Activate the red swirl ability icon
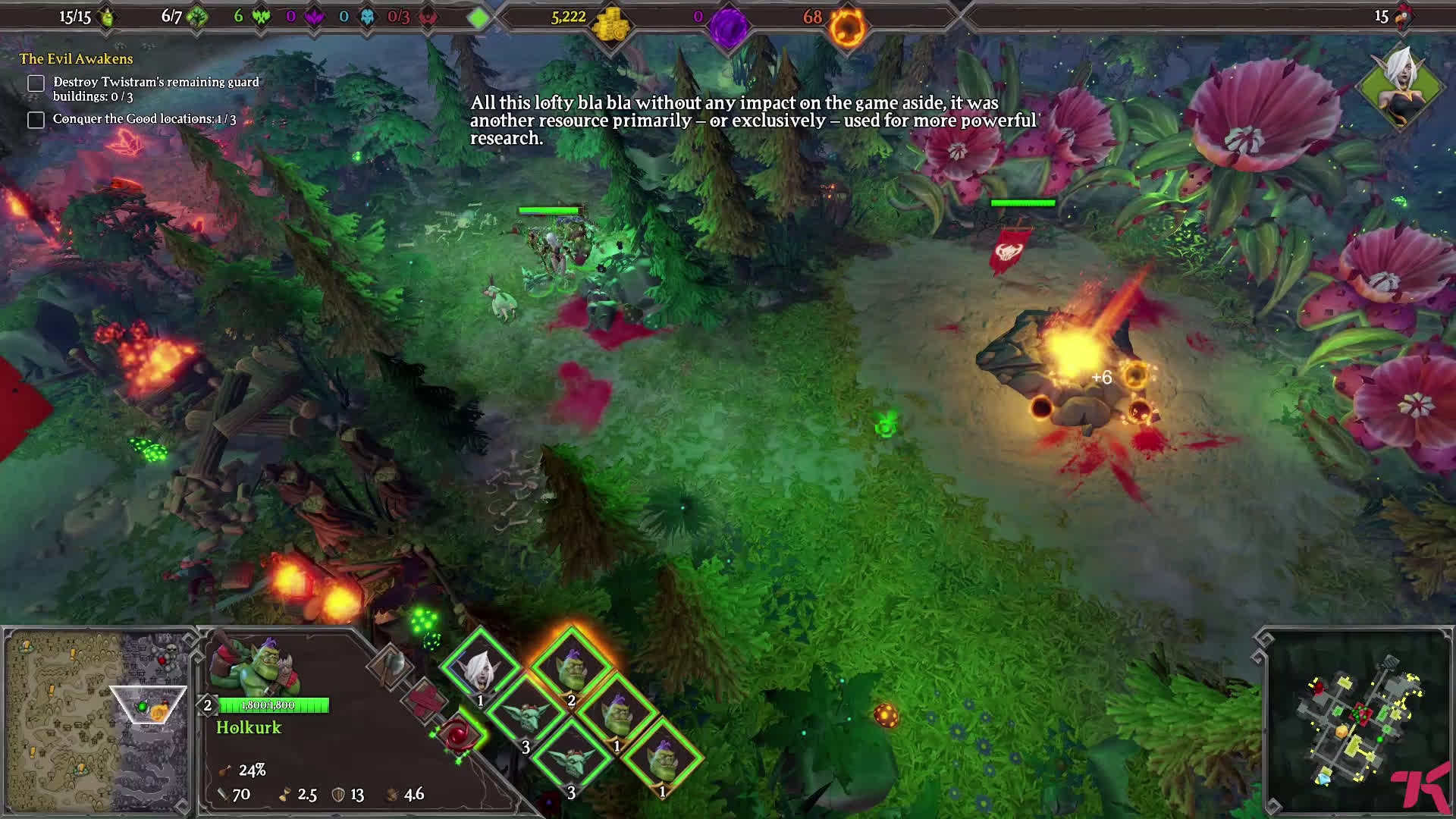Image resolution: width=1456 pixels, height=819 pixels. pyautogui.click(x=458, y=734)
